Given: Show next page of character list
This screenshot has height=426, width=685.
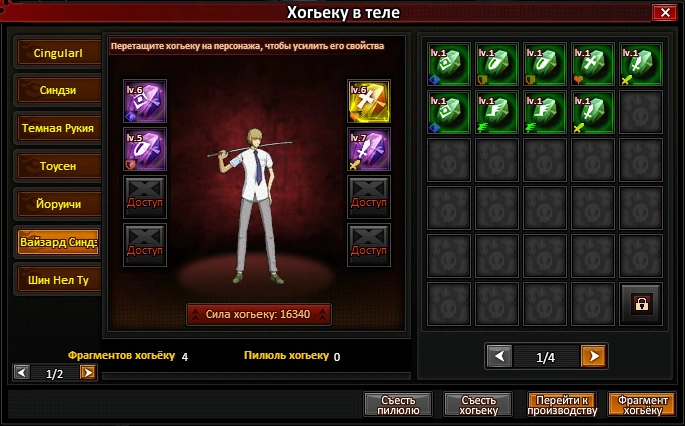Looking at the screenshot, I should click(88, 372).
